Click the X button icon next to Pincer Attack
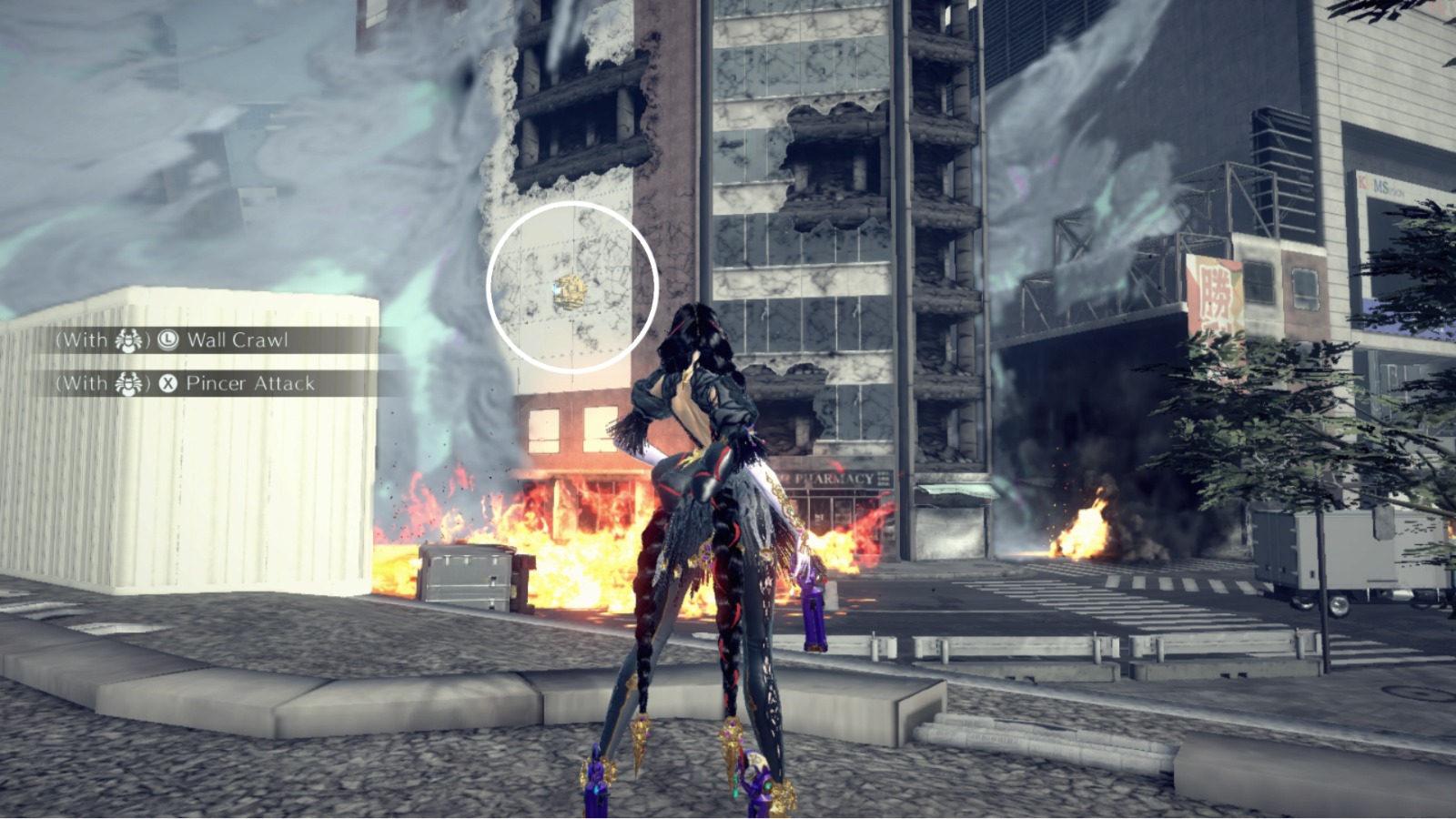 pos(170,384)
